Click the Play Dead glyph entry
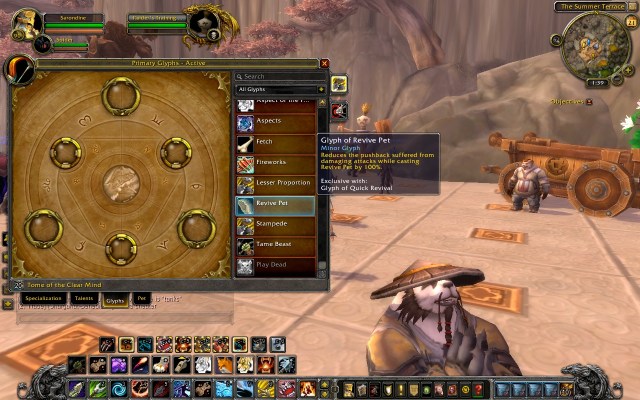 [x=275, y=266]
